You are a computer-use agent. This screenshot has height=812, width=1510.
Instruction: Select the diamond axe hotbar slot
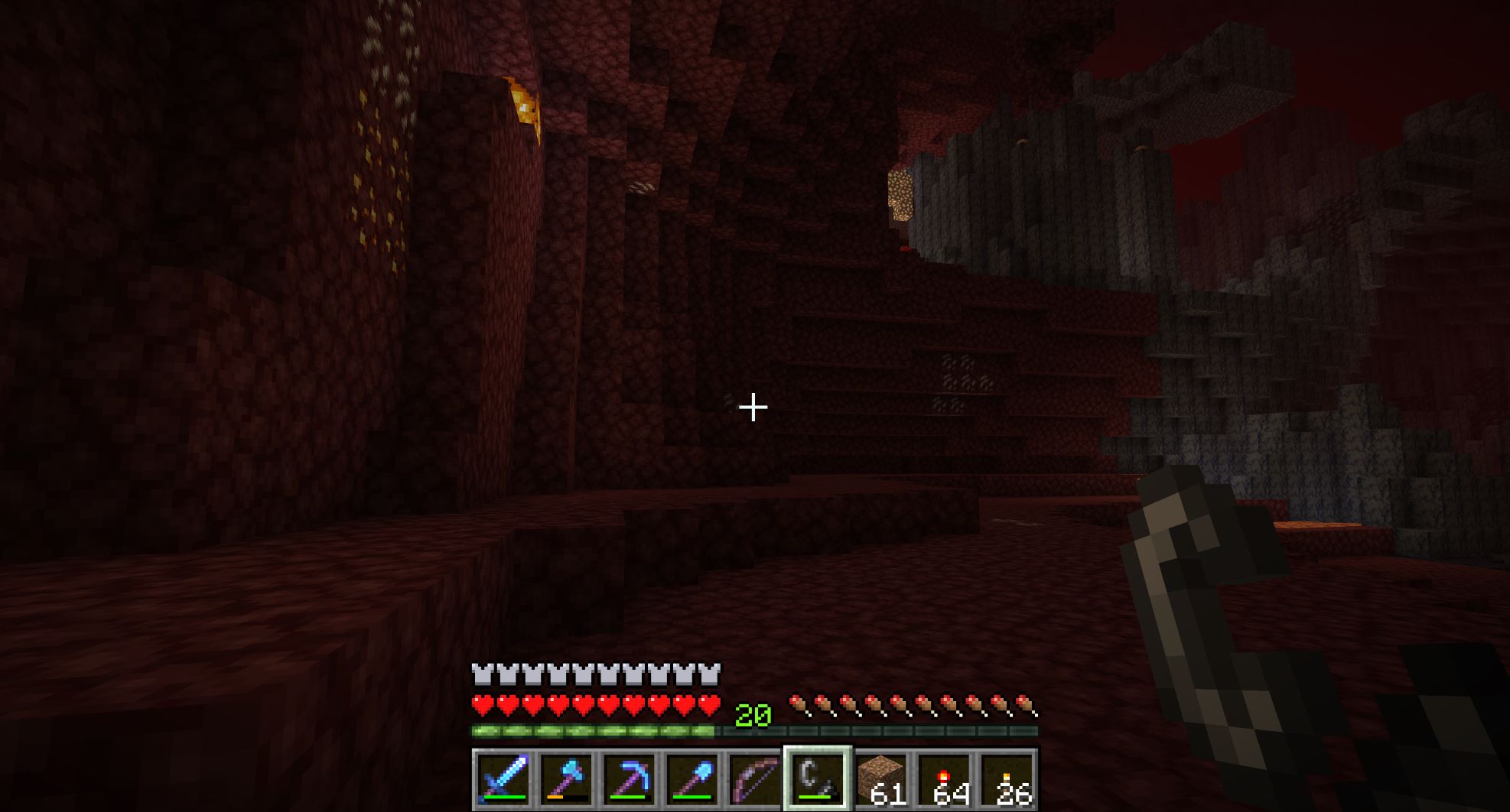[x=566, y=779]
